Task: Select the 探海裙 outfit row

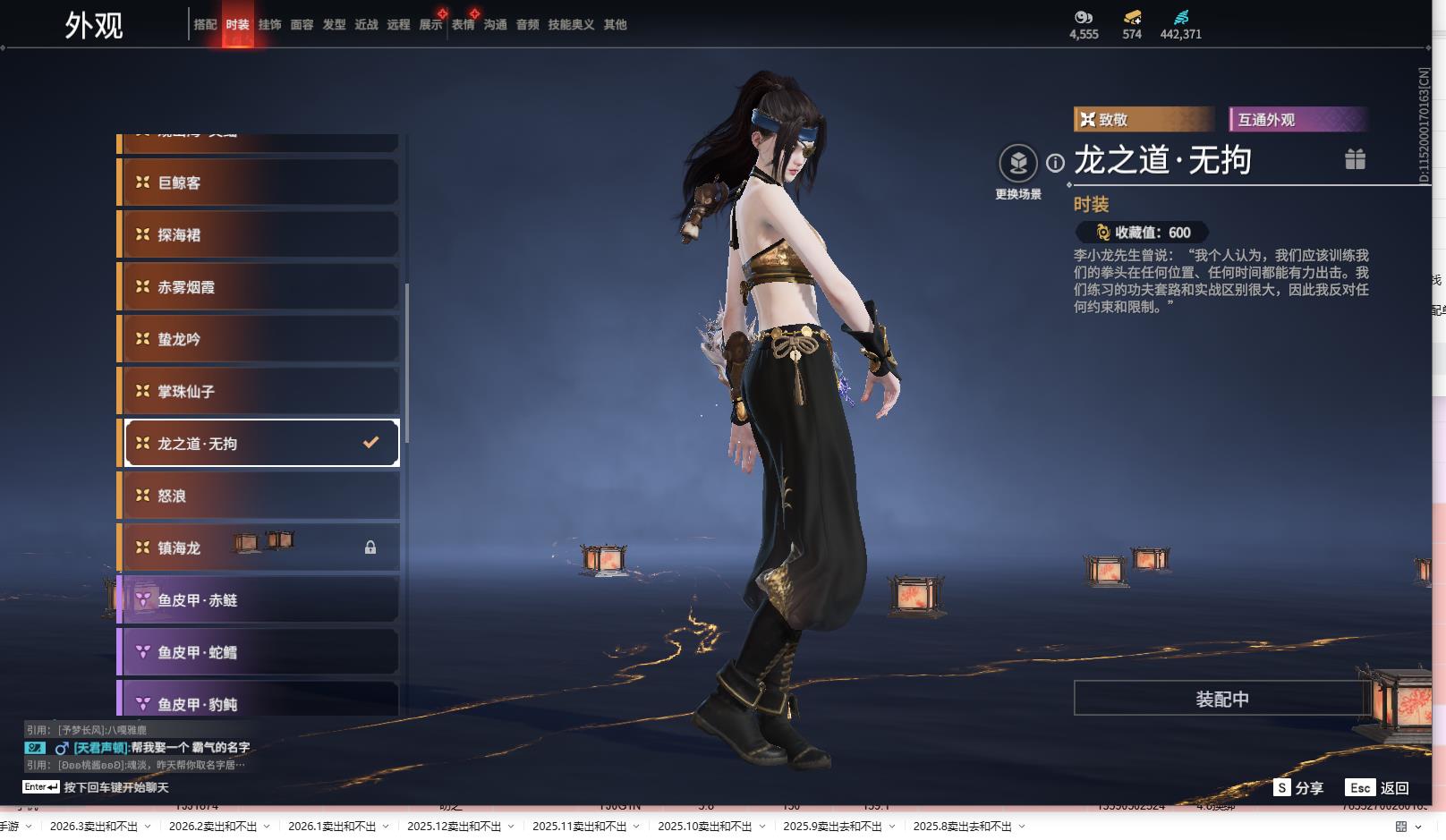Action: [x=259, y=234]
